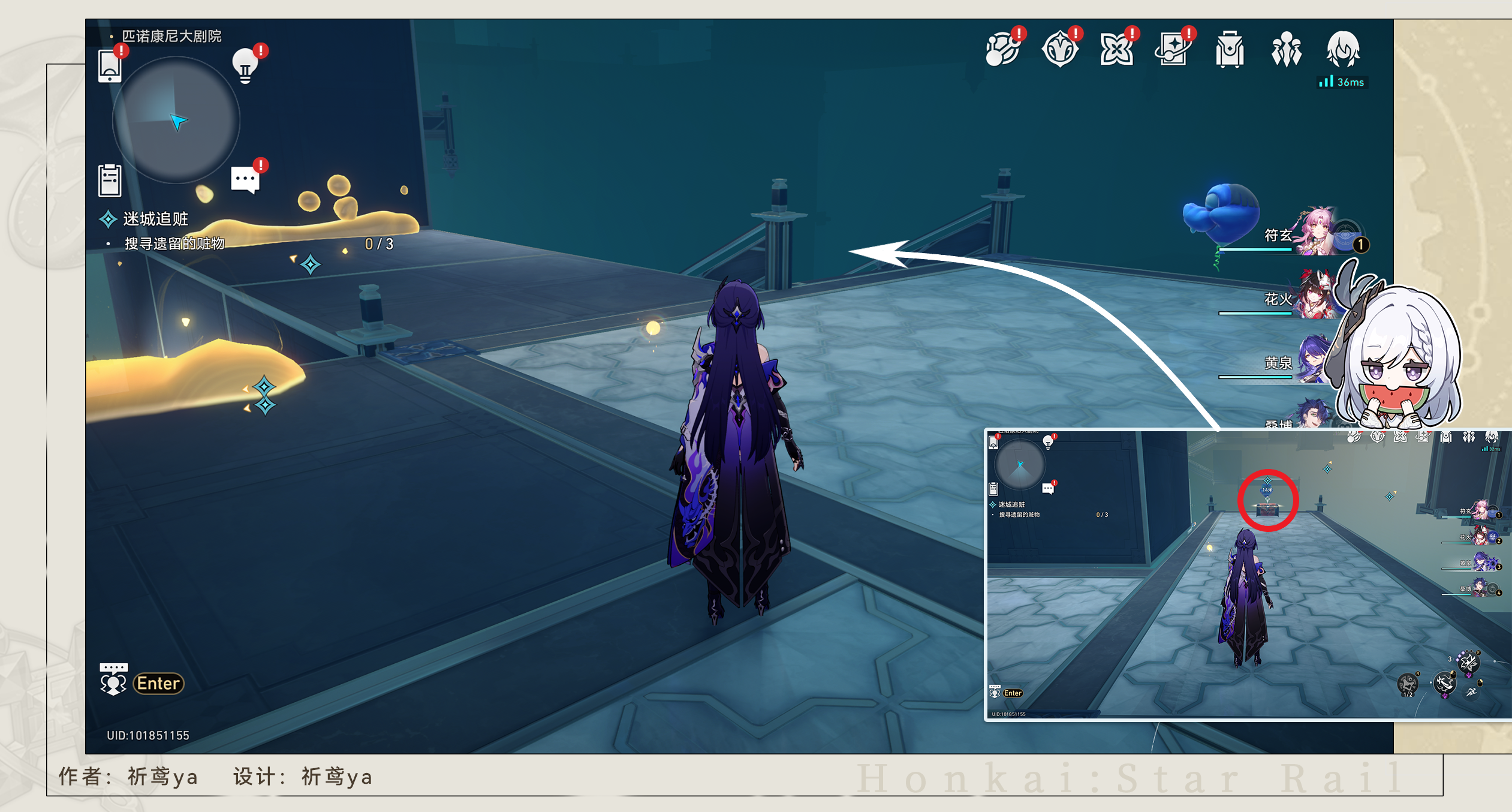The width and height of the screenshot is (1512, 812).
Task: Open the clipboard mission log icon
Action: [x=110, y=180]
